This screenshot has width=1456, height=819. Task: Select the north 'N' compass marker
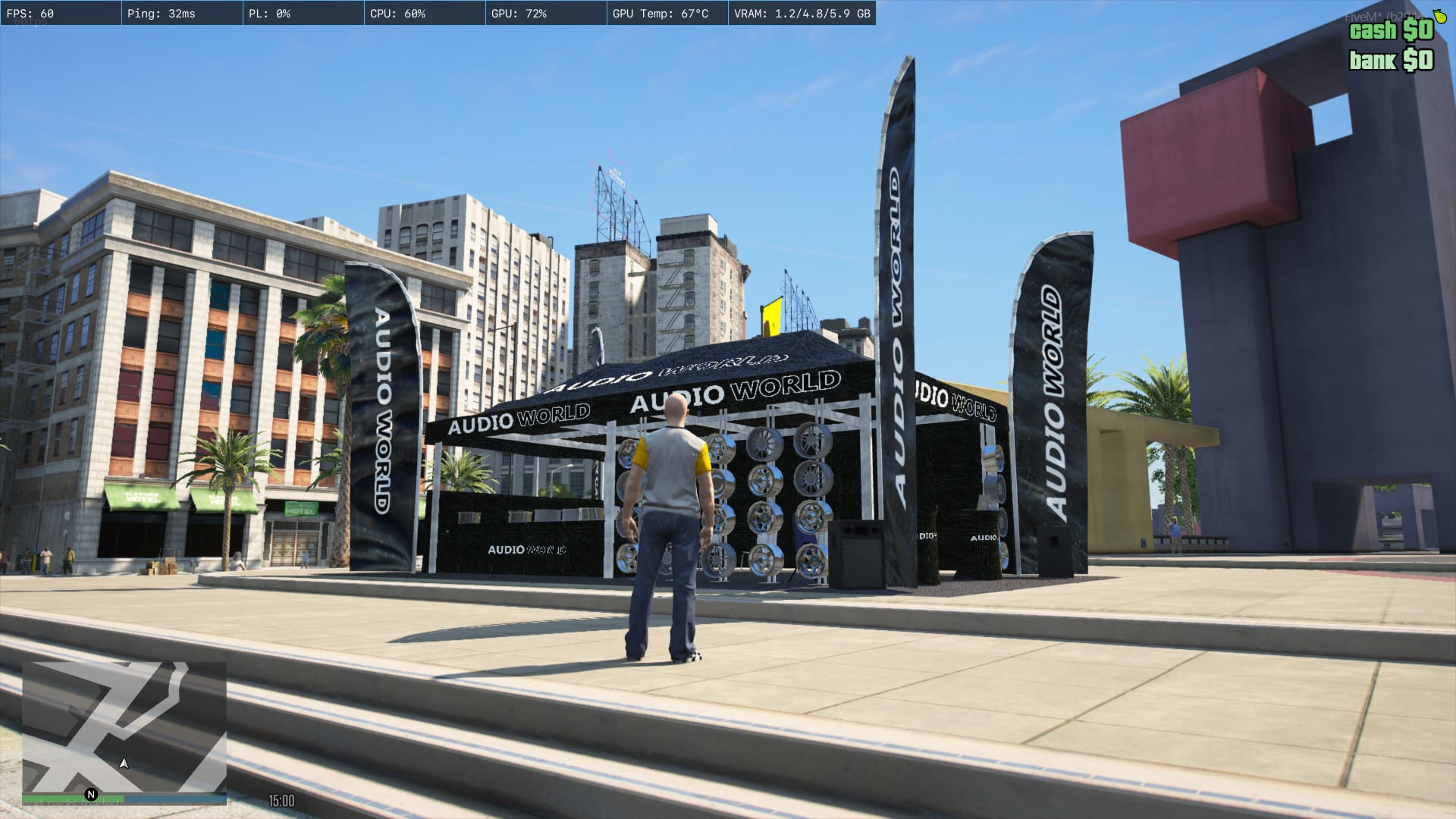coord(91,795)
